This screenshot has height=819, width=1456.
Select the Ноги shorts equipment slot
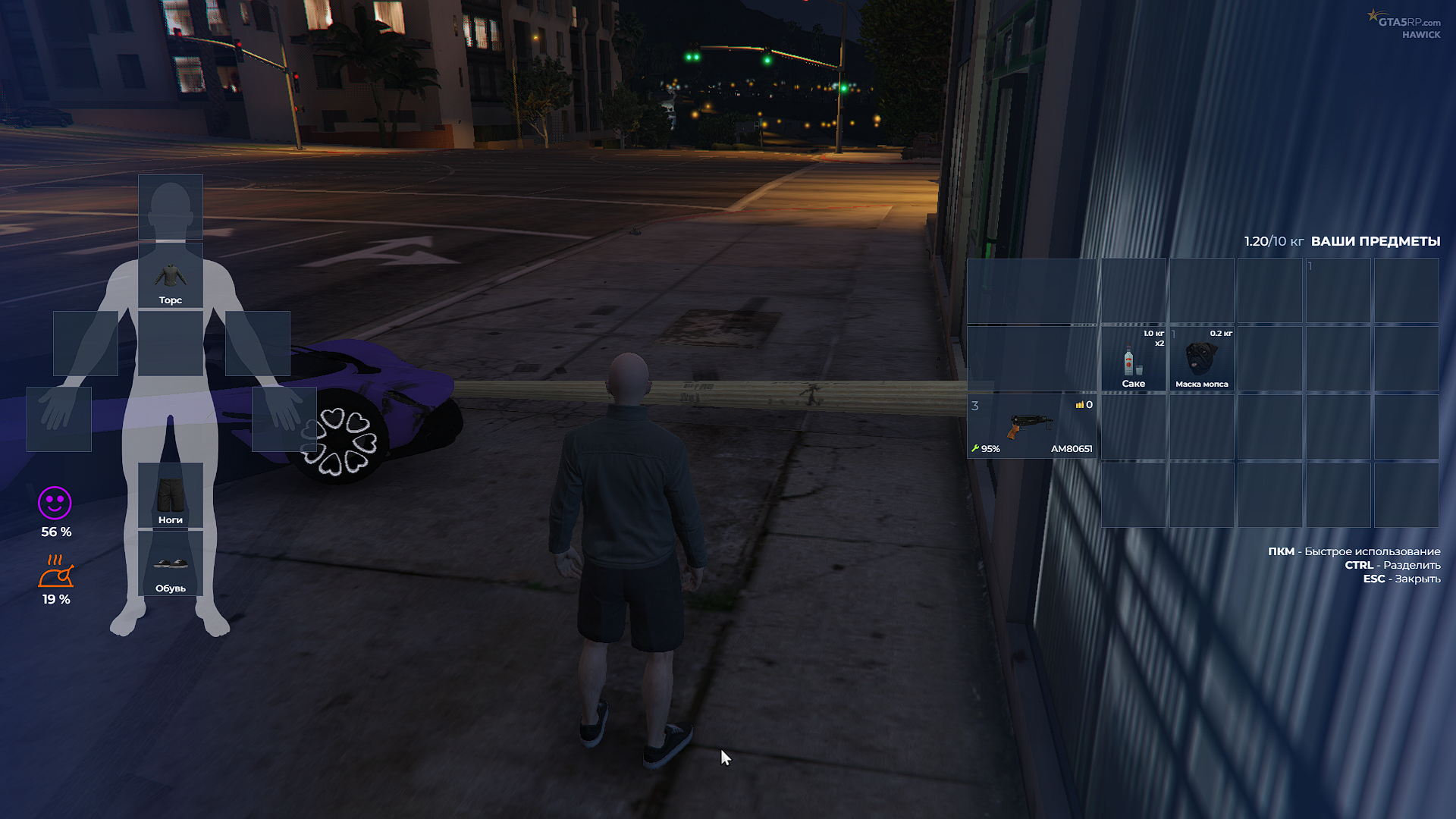[x=170, y=494]
